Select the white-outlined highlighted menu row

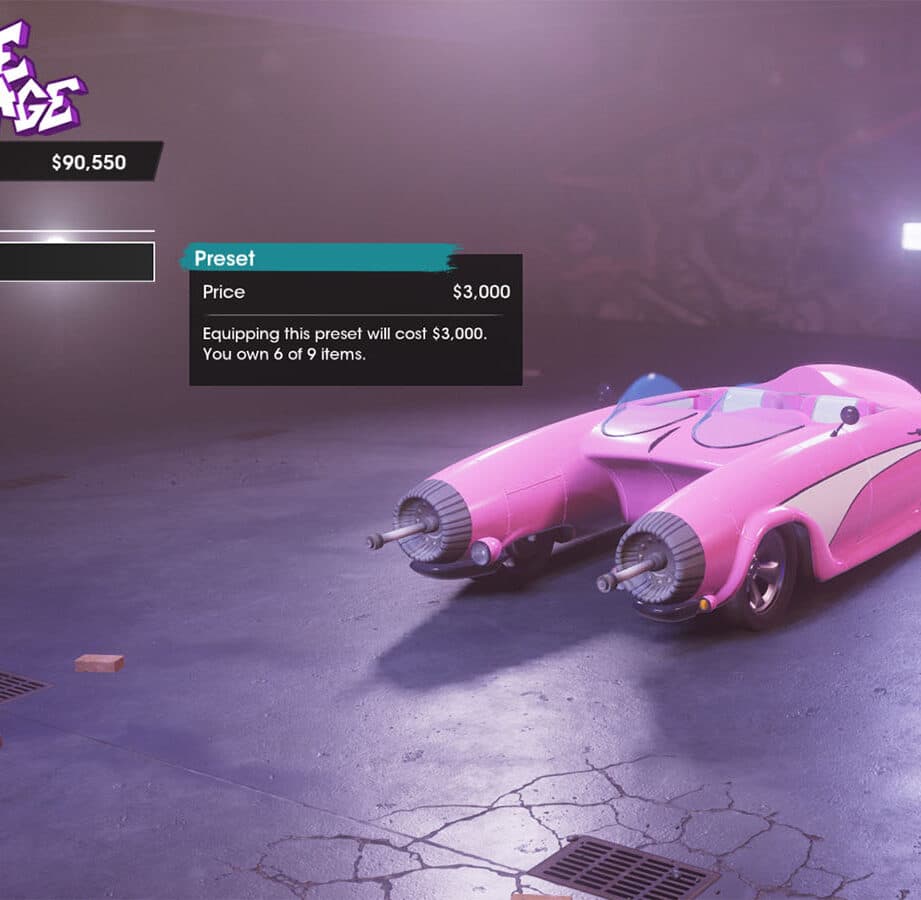coord(76,262)
